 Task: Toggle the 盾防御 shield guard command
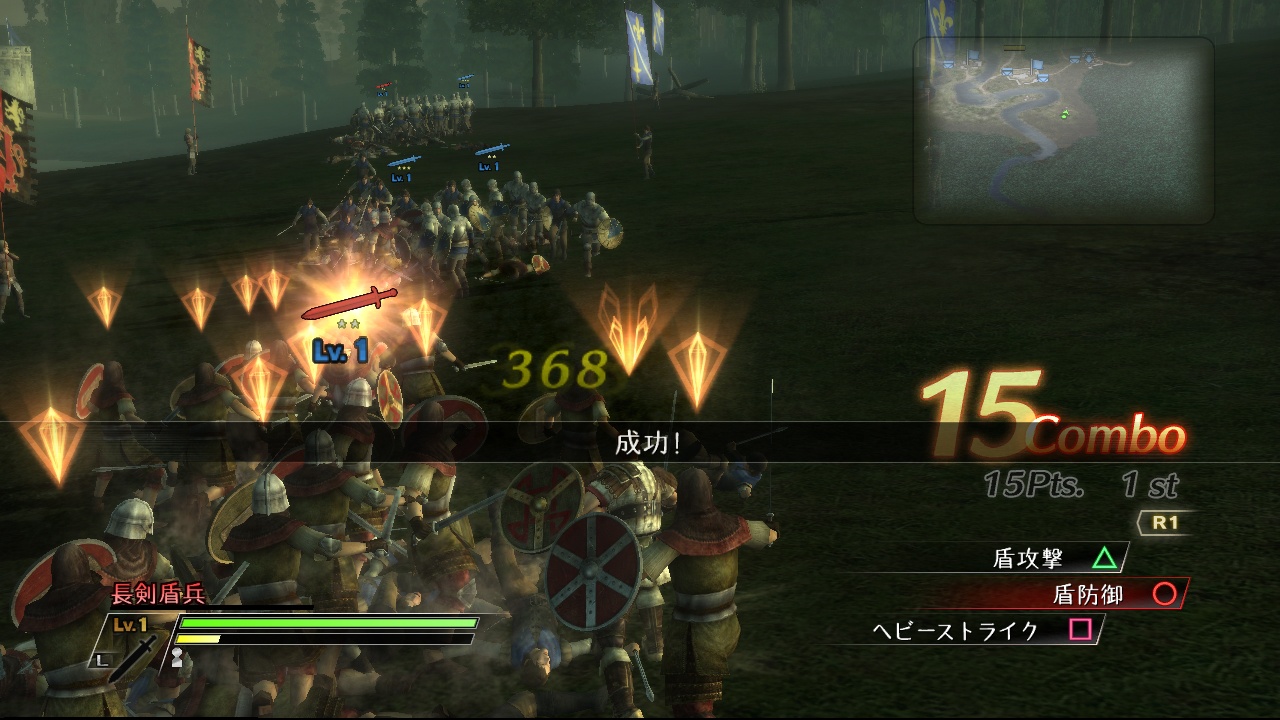1086,591
